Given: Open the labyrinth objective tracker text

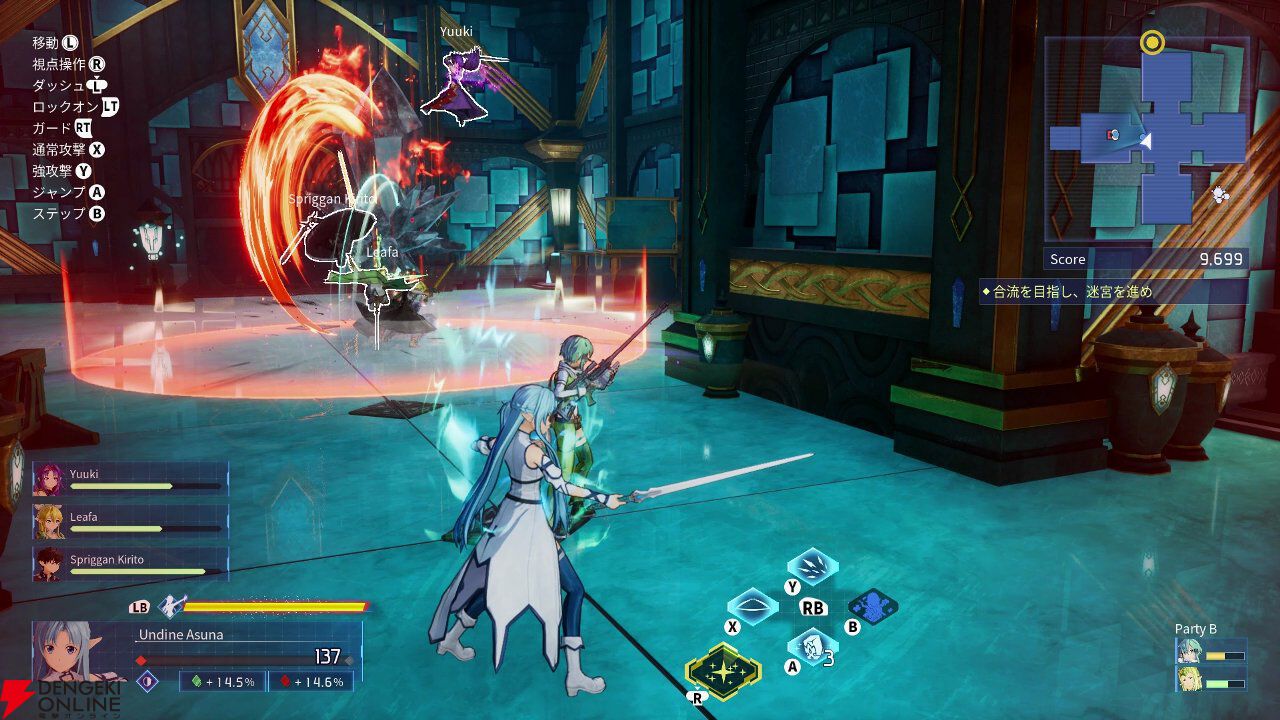Looking at the screenshot, I should pyautogui.click(x=1113, y=292).
